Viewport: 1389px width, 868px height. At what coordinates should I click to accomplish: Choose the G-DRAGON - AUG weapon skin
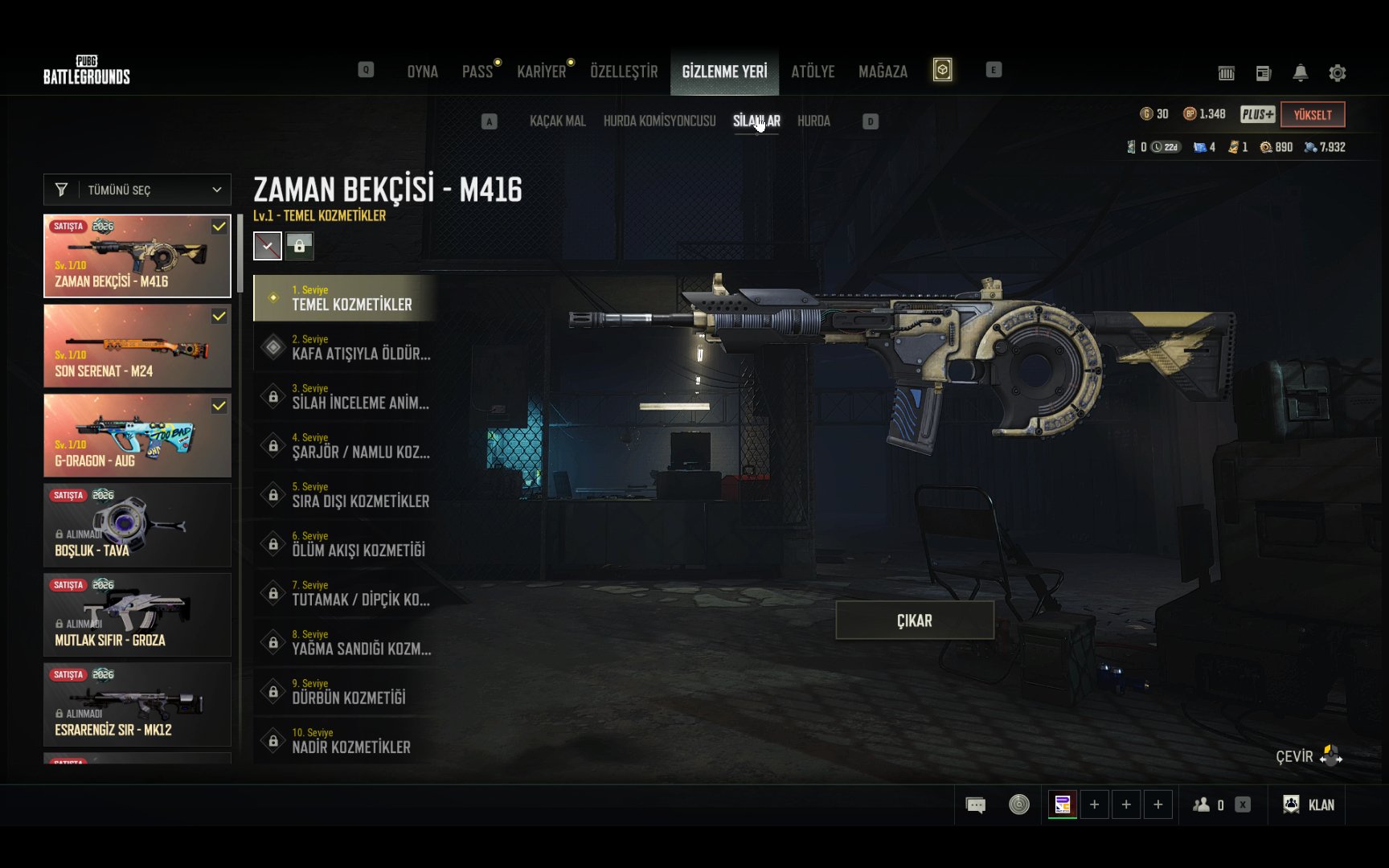137,436
